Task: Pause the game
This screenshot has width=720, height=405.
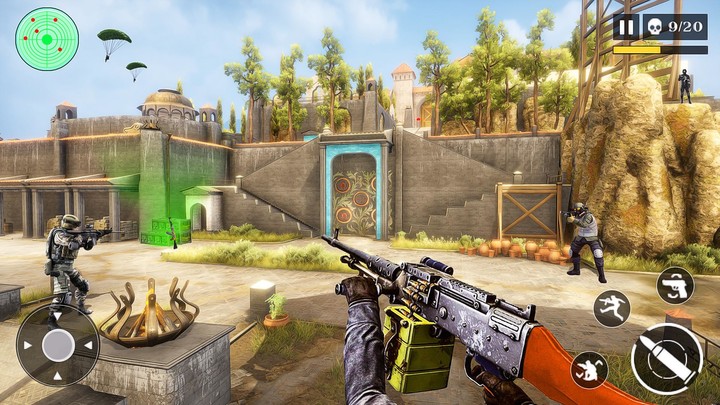Action: click(626, 27)
